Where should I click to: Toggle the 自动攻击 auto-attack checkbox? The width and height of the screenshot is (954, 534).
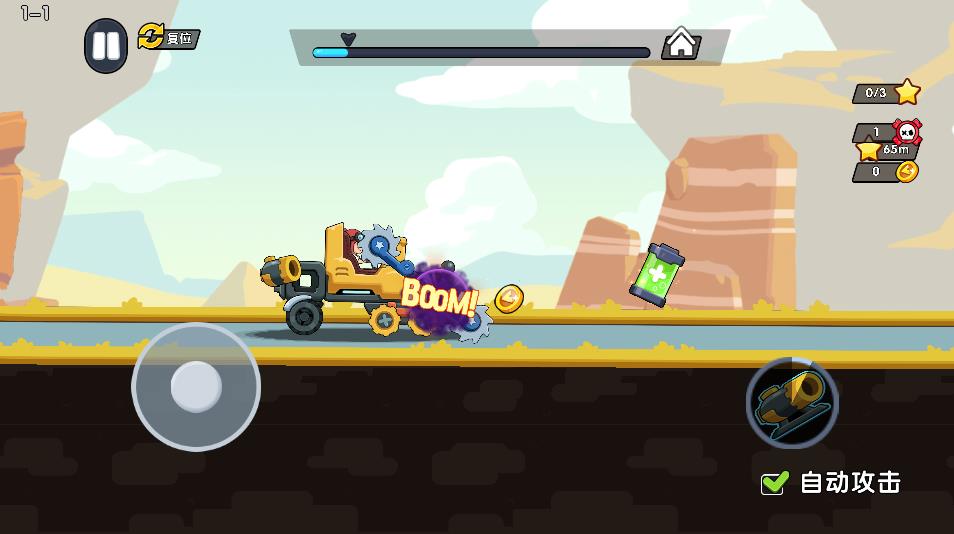[775, 483]
